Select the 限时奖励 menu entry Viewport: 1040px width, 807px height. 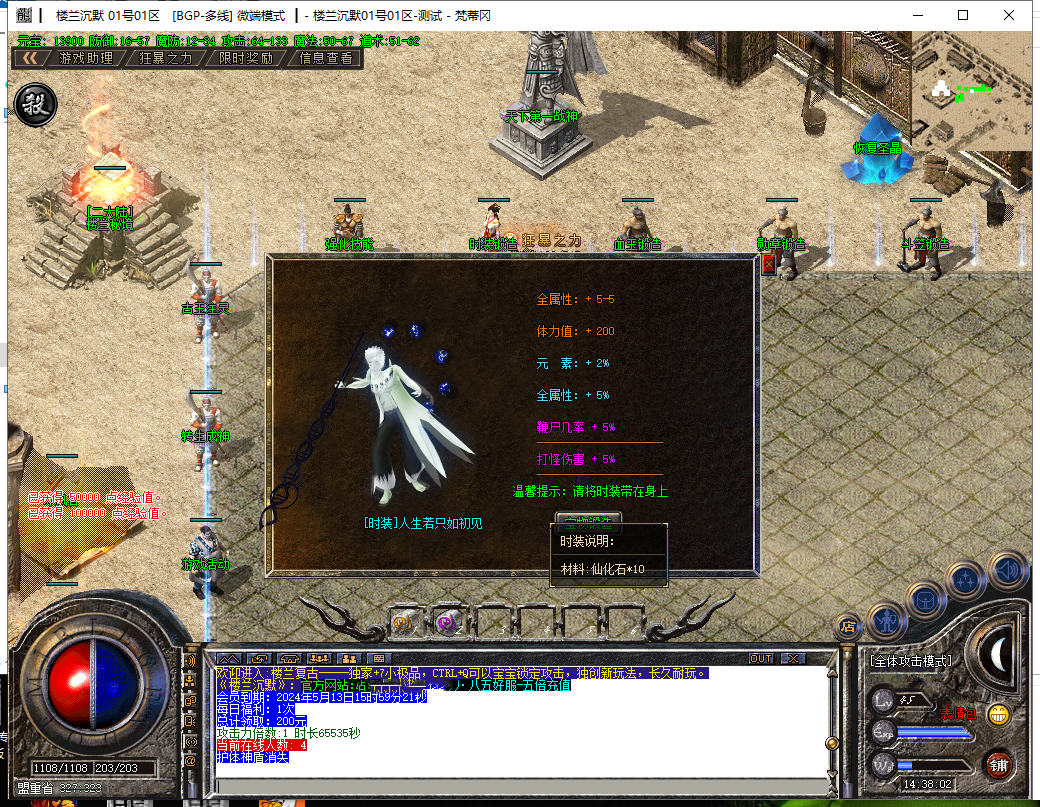coord(246,58)
